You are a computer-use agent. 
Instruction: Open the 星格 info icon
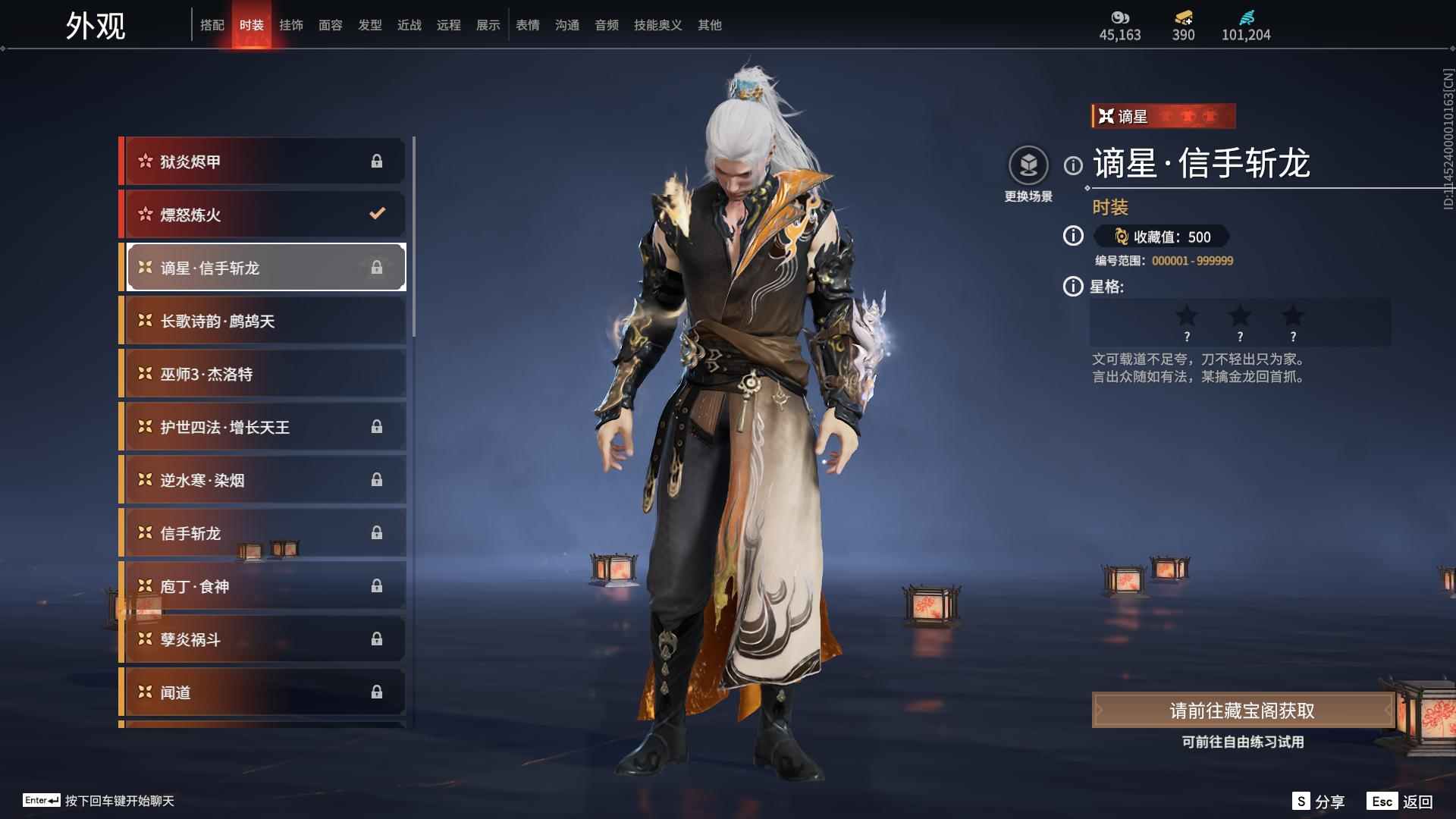[1072, 287]
